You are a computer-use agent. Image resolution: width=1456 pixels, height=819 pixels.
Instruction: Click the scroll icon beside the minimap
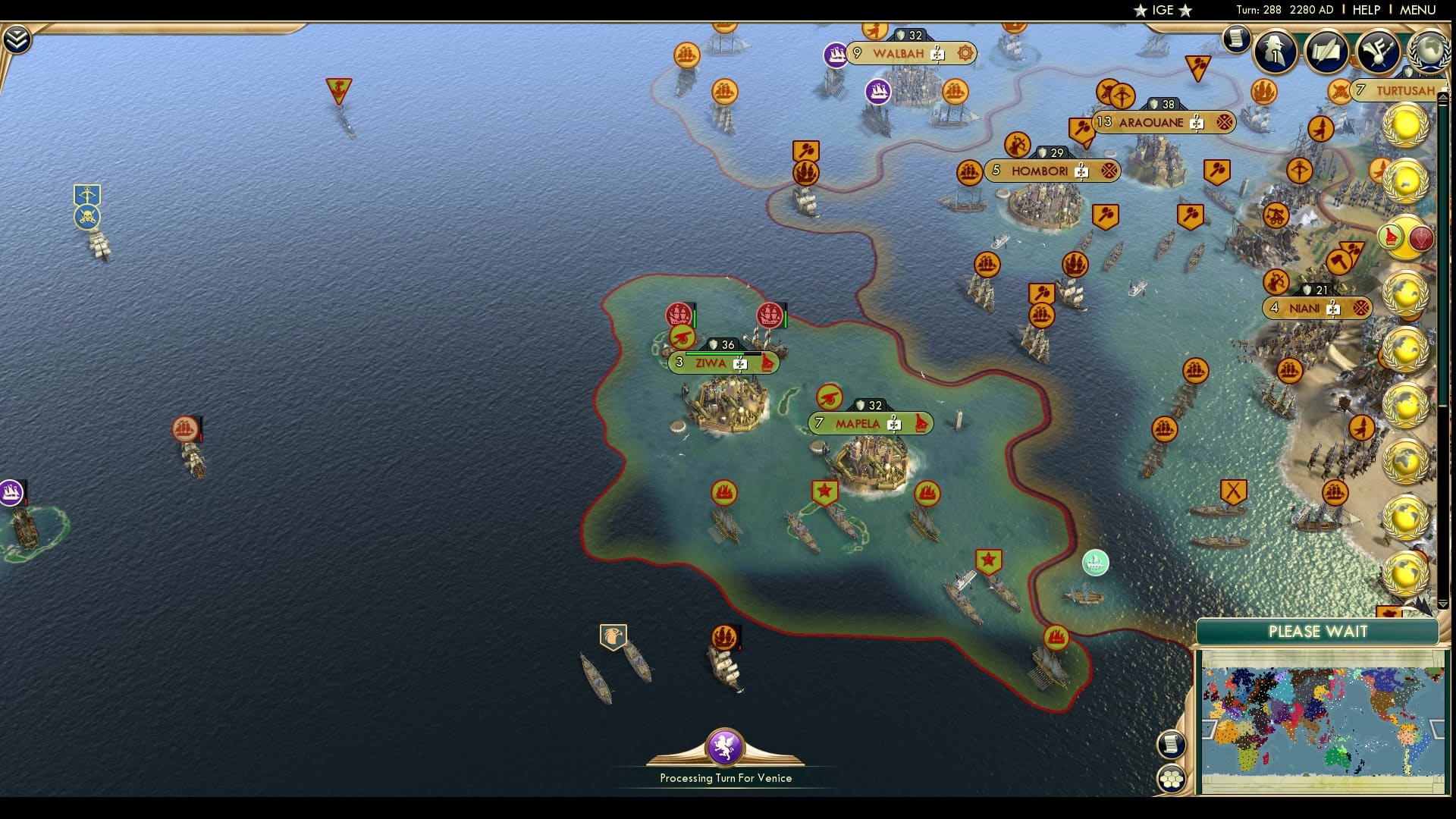click(x=1172, y=744)
